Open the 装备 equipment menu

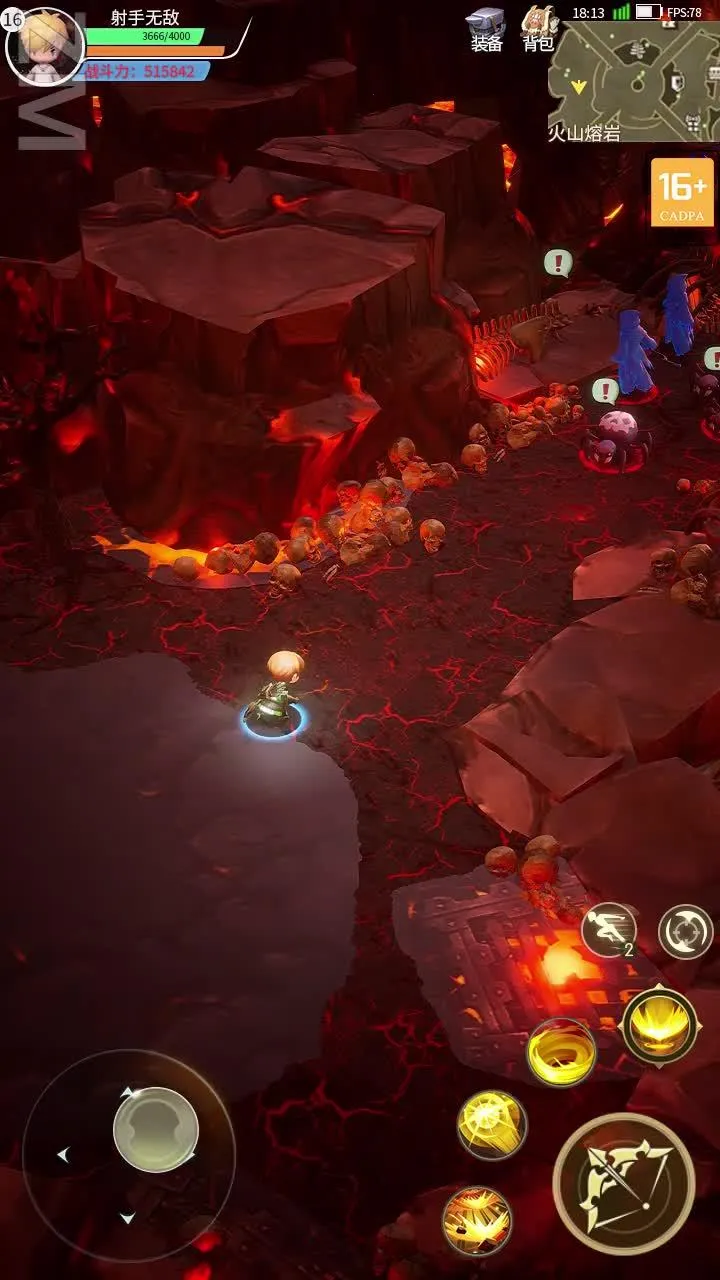pos(487,29)
